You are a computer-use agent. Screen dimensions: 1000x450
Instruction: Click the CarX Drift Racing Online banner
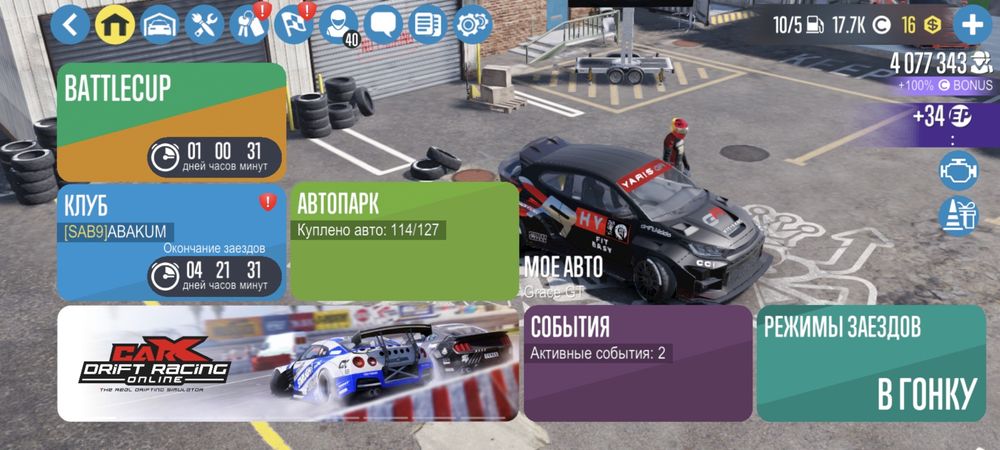point(288,363)
